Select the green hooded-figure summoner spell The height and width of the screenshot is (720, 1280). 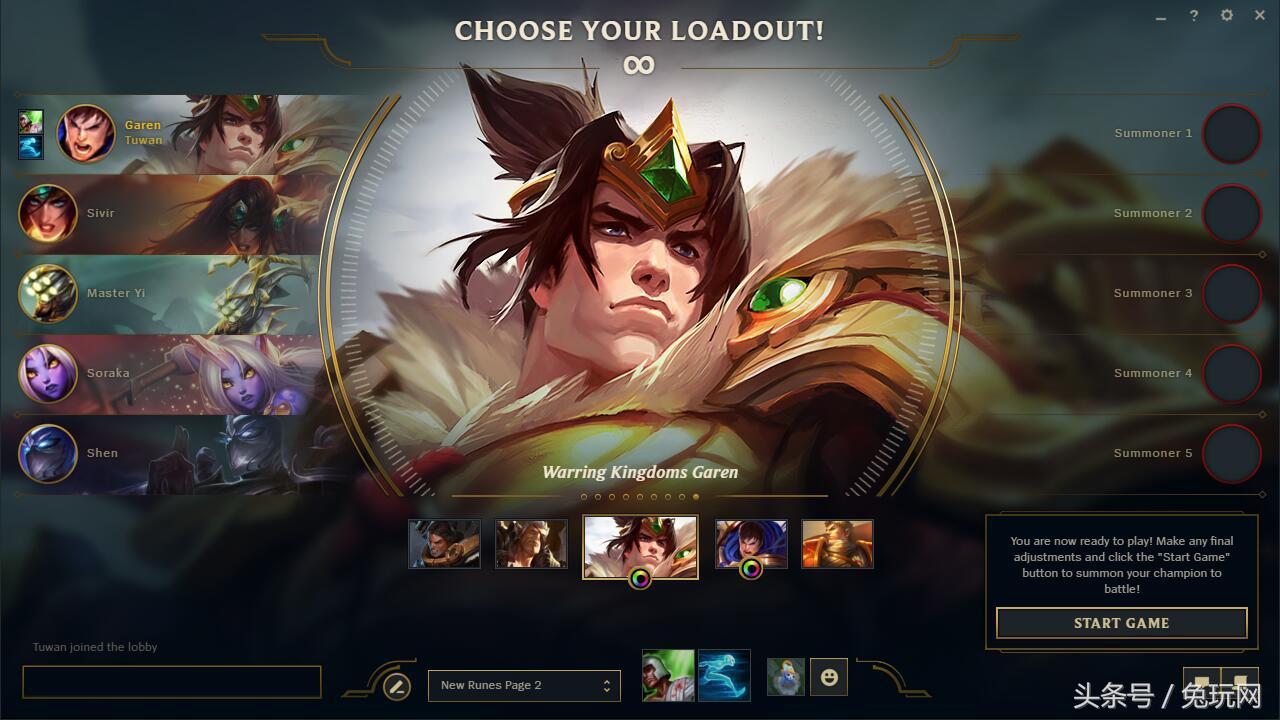668,676
